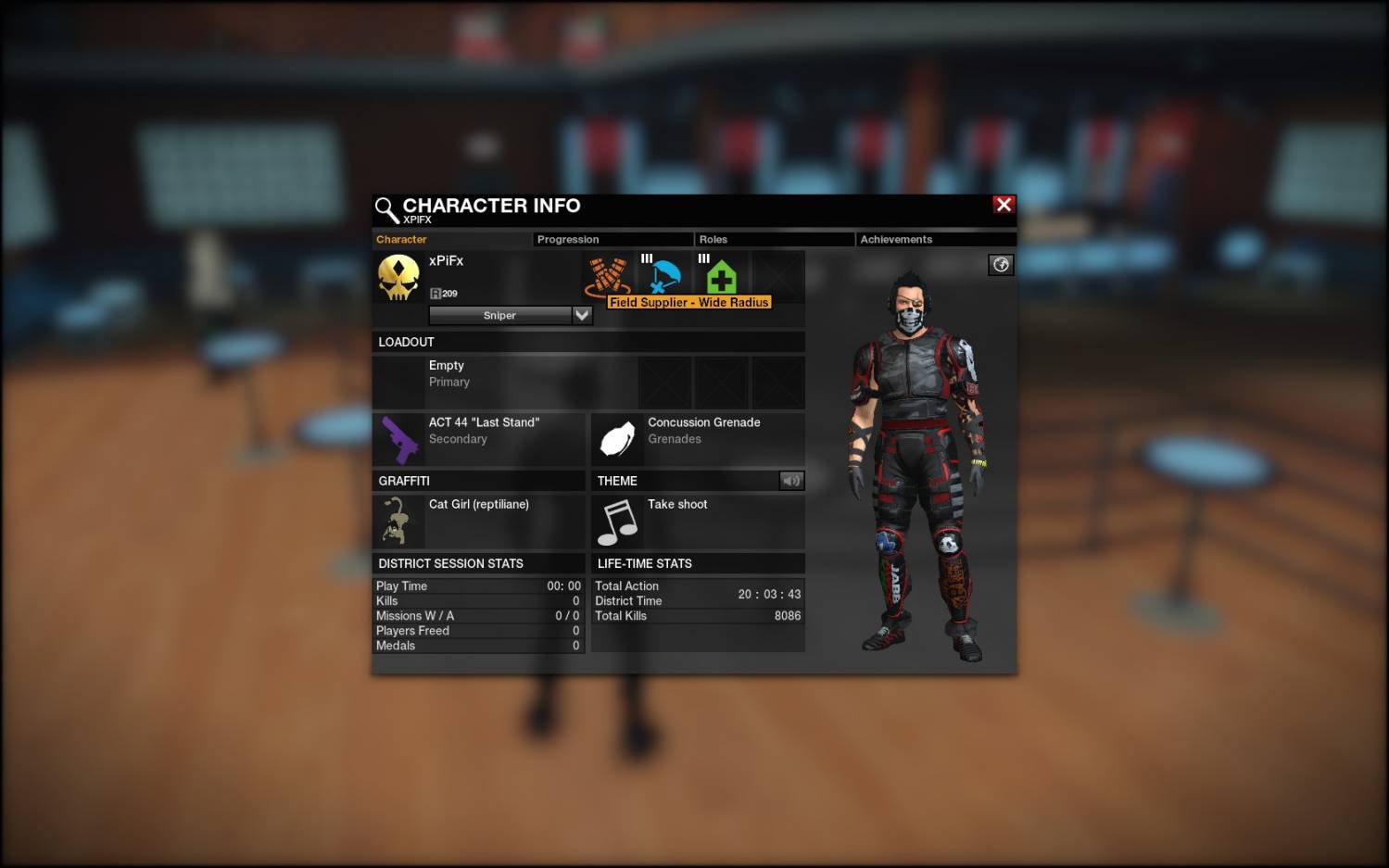
Task: Click the Field Supplier ammo modifier icon
Action: pyautogui.click(x=607, y=276)
